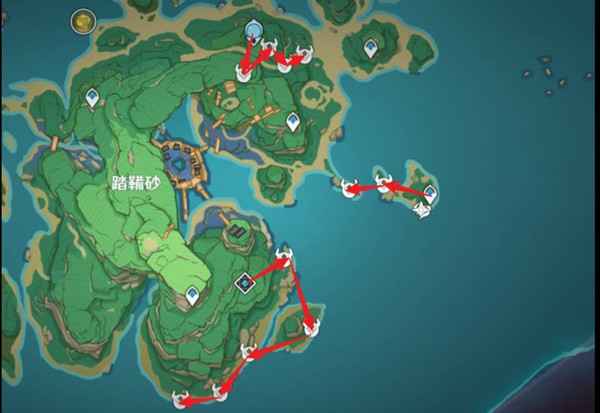Open the diamond-shaped domain marker
Image resolution: width=600 pixels, height=413 pixels.
(244, 285)
